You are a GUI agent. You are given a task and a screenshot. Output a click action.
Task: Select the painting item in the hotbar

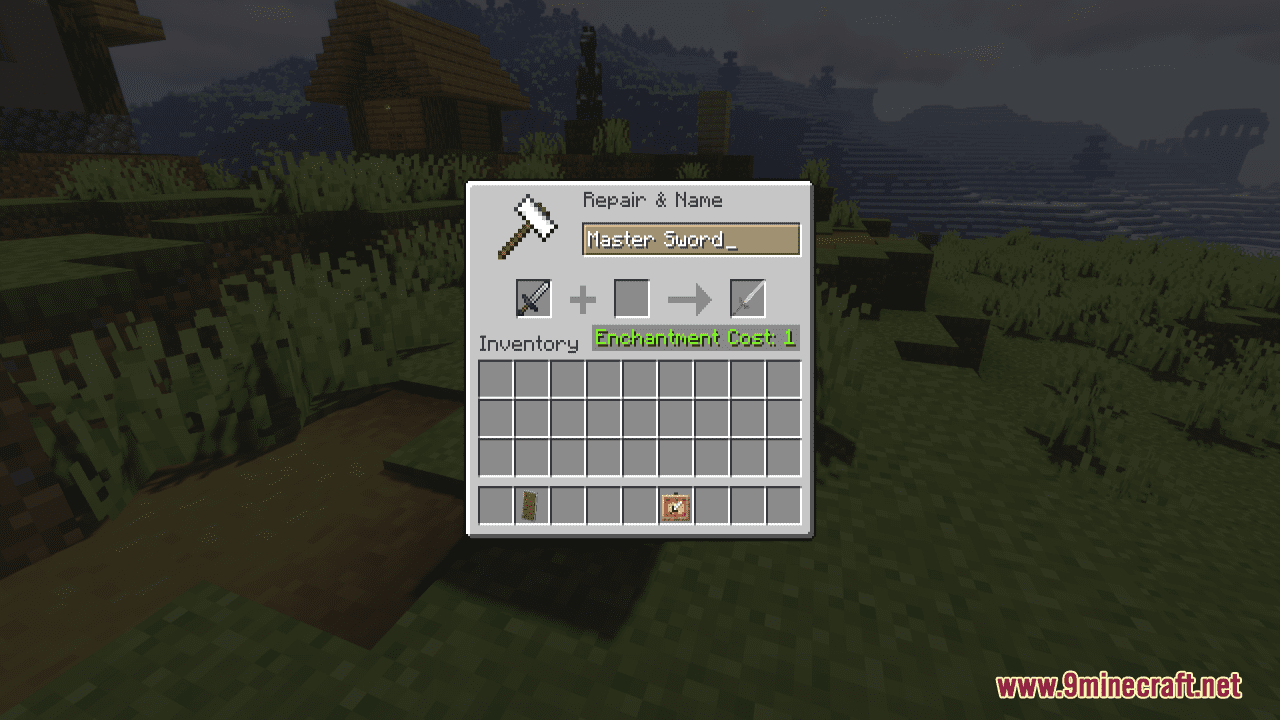tap(675, 507)
